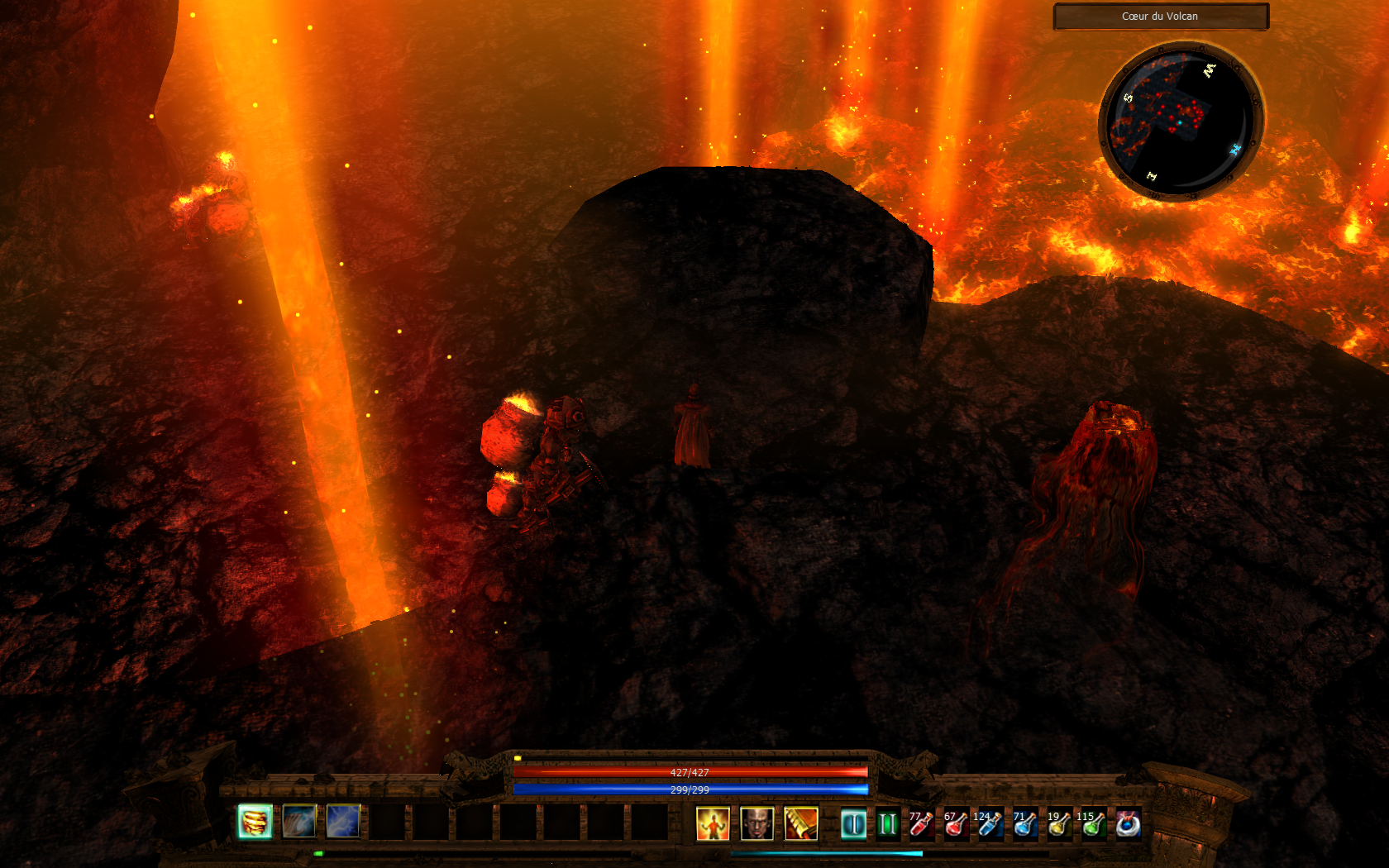Drink the round red potion (67)
This screenshot has width=1389, height=868.
pos(956,823)
